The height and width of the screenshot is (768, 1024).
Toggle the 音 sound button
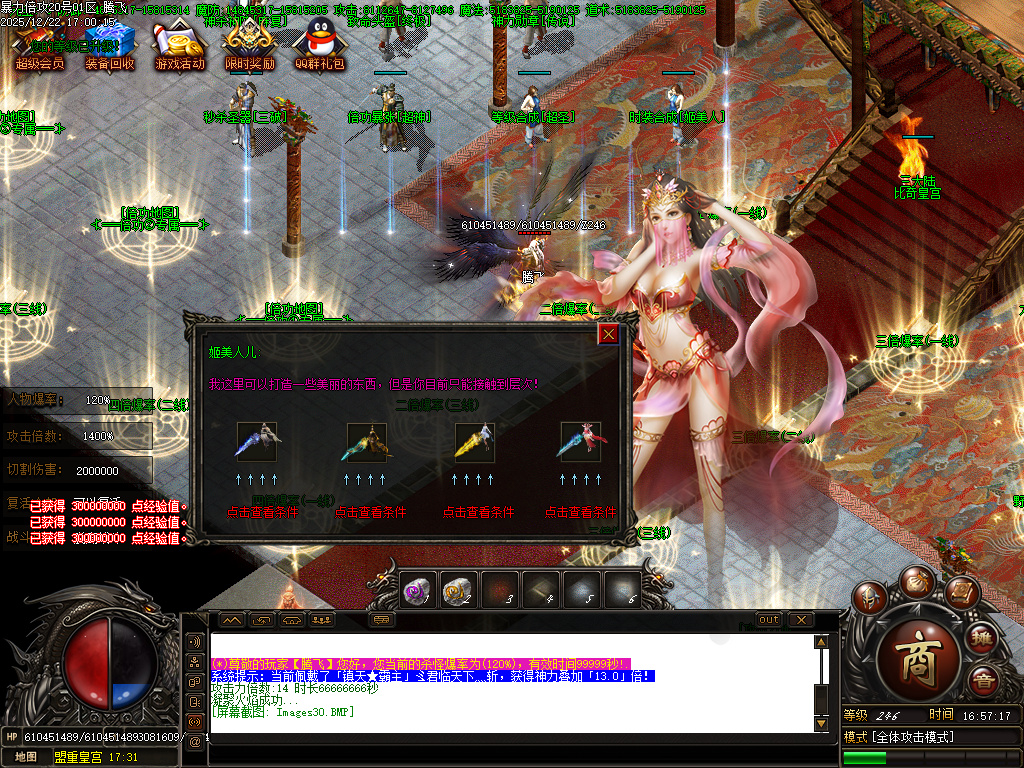pos(984,680)
